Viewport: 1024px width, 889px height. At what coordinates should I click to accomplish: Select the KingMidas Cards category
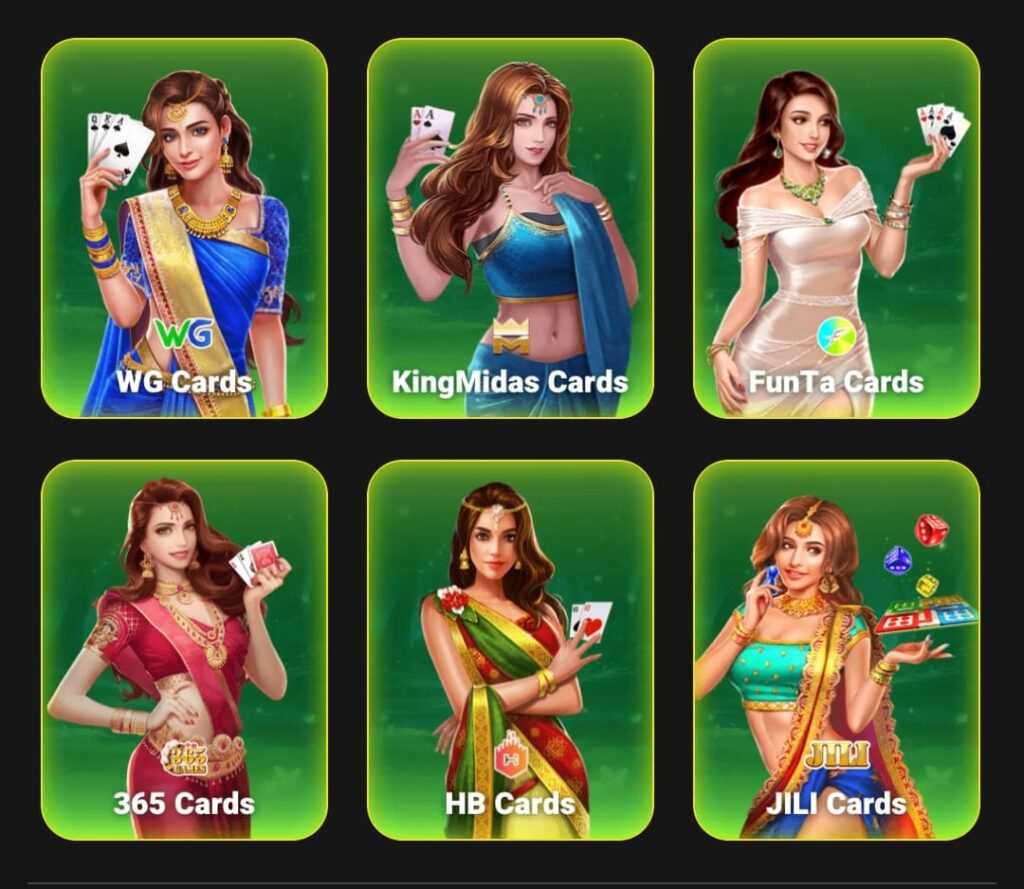tap(510, 228)
